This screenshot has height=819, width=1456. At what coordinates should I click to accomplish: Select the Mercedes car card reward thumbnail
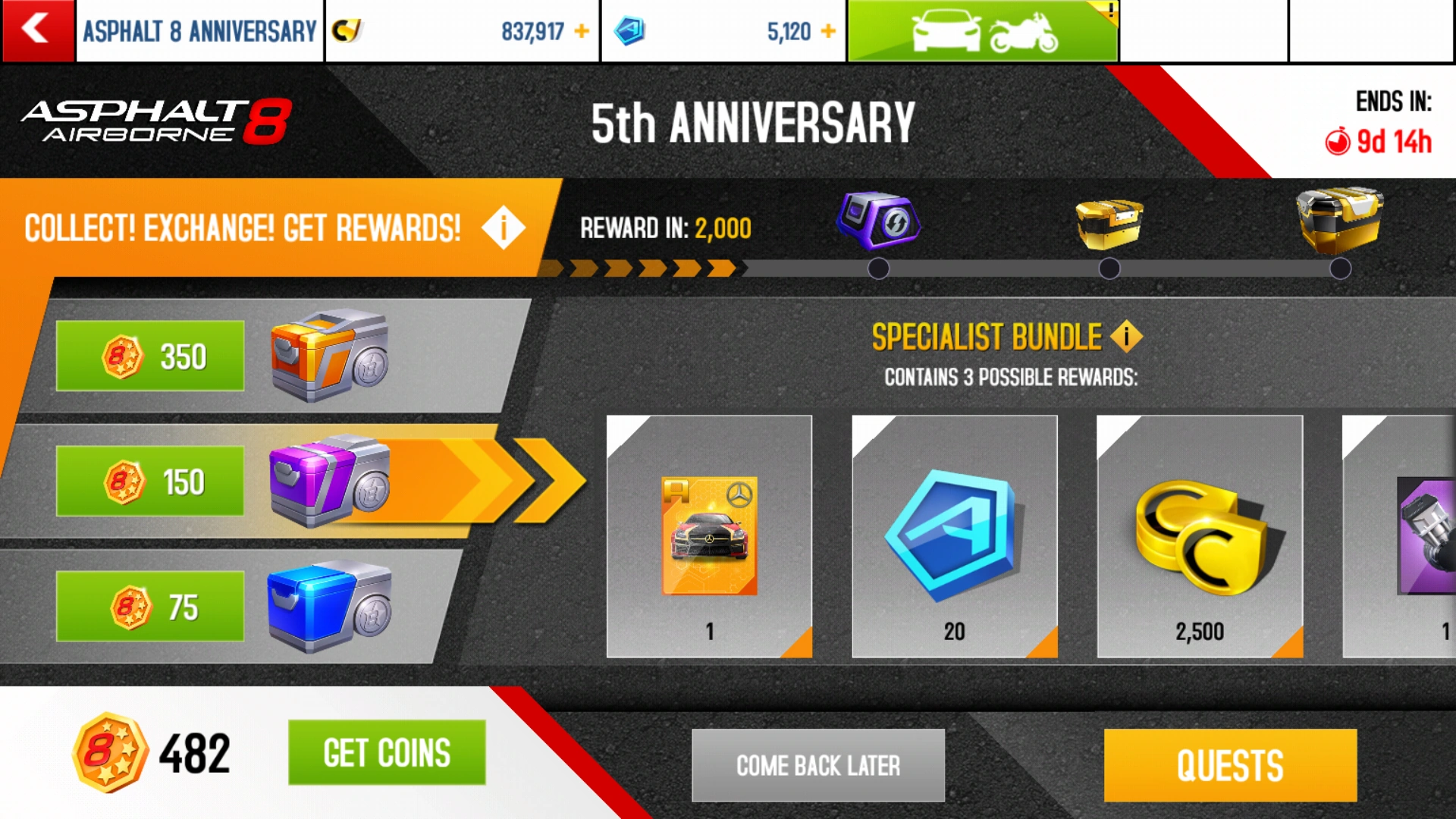pyautogui.click(x=710, y=535)
